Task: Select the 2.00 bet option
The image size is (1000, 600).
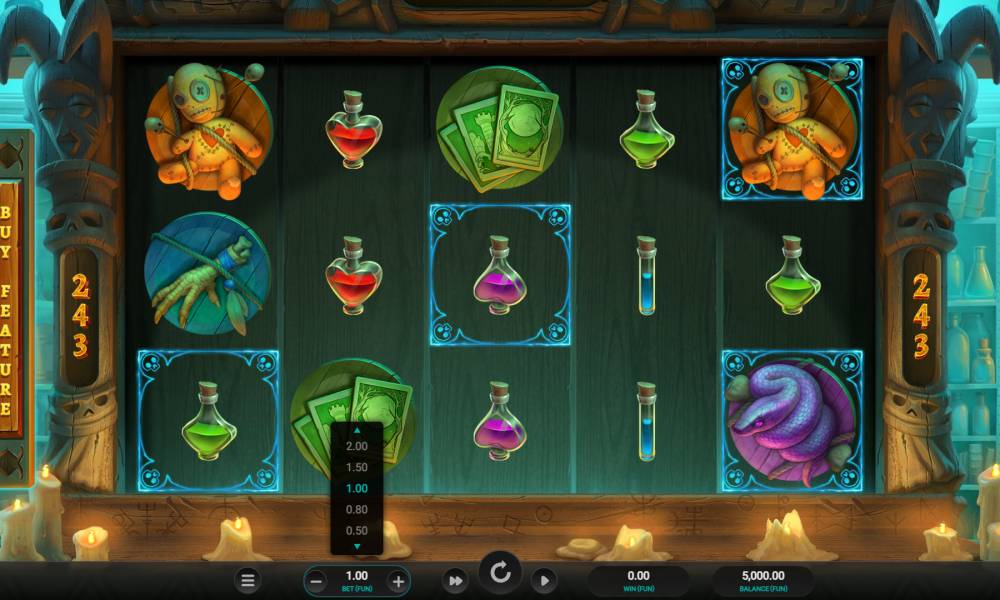Action: pos(356,446)
